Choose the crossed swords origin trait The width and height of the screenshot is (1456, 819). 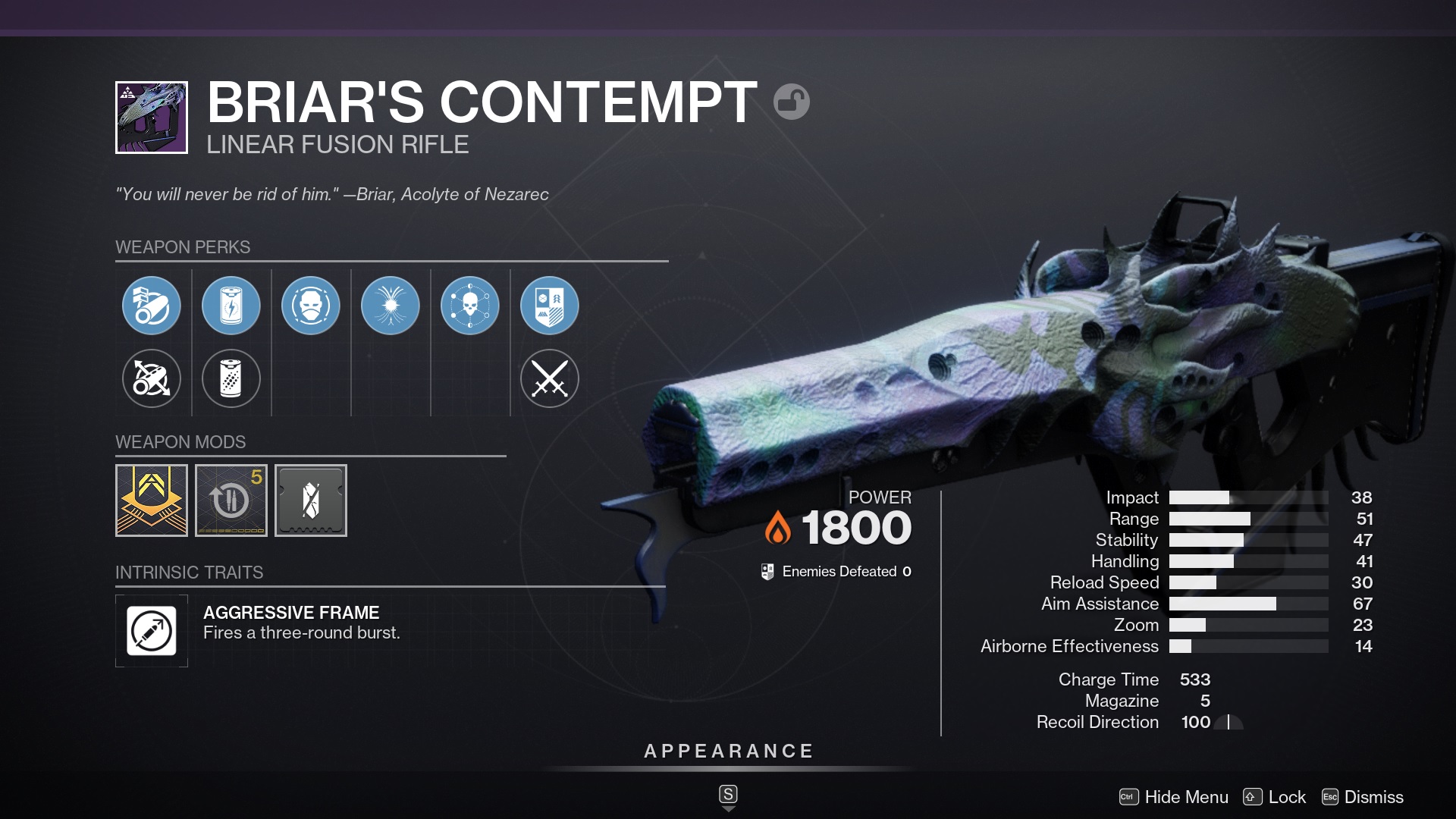550,378
